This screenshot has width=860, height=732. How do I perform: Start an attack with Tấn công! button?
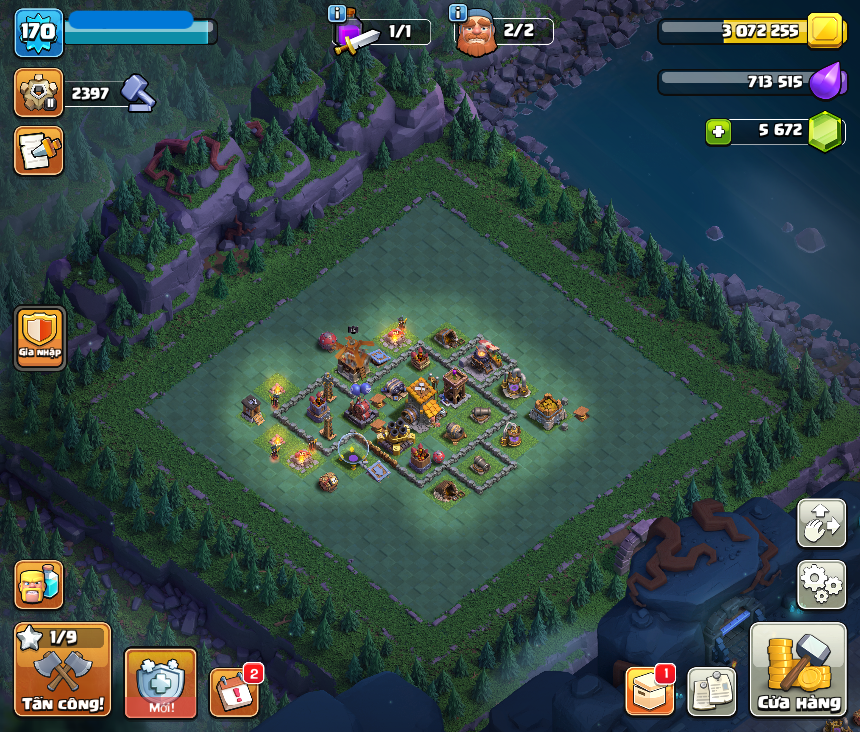pos(62,670)
